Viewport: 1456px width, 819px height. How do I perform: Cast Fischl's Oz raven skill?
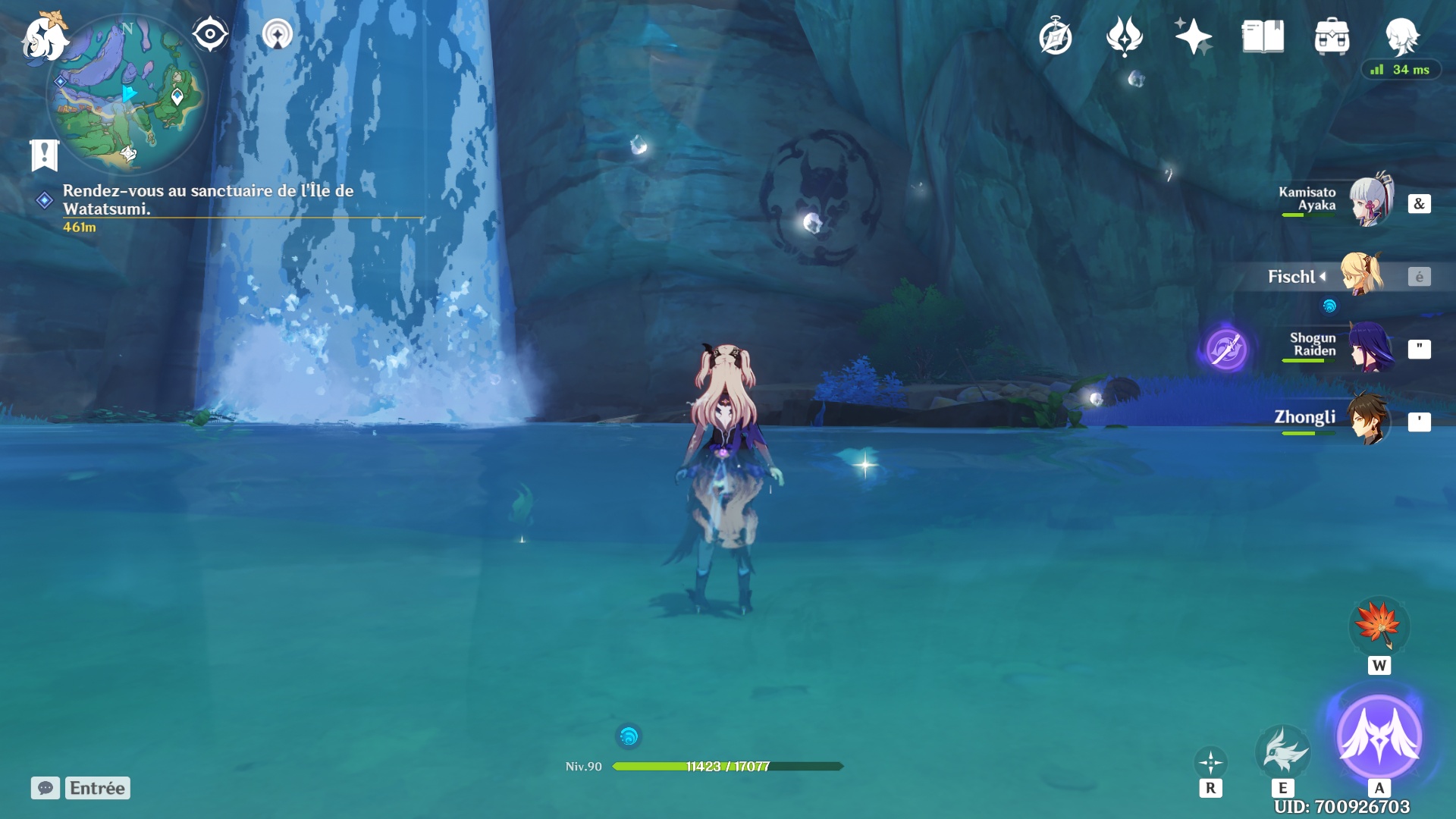[x=1282, y=751]
